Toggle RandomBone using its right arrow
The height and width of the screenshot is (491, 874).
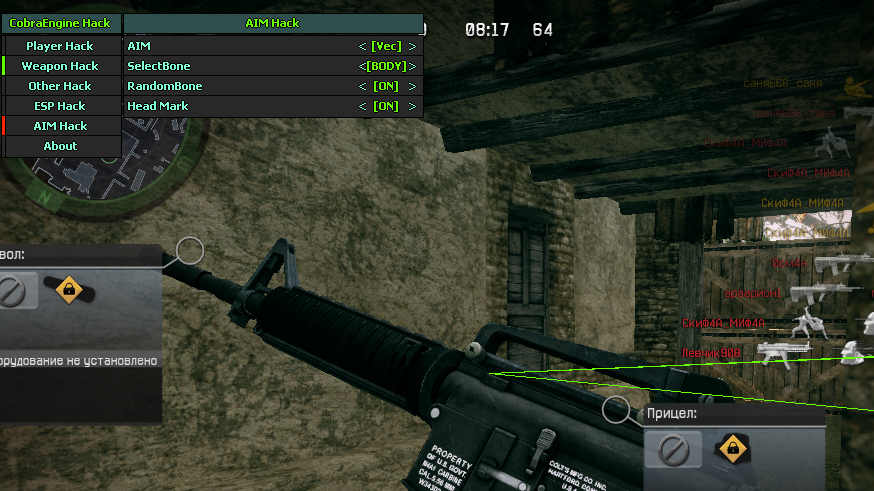[412, 86]
